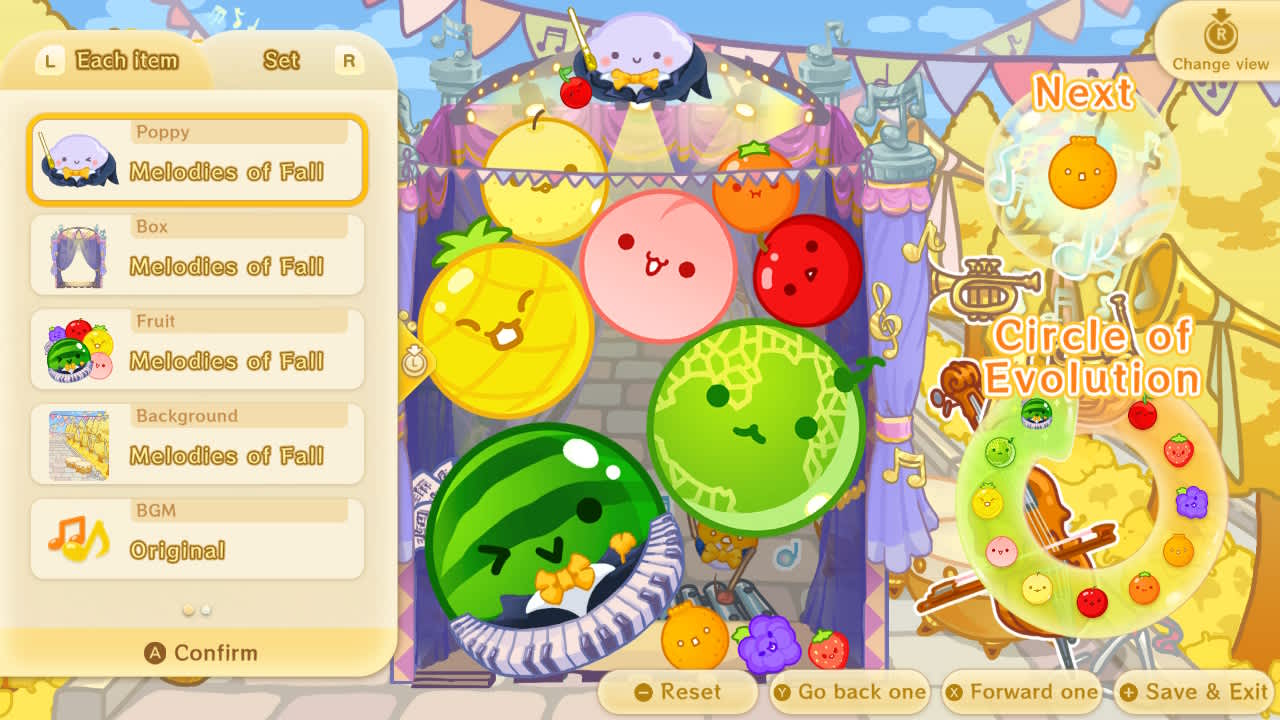Viewport: 1280px width, 720px height.
Task: Click the strawberry in Circle of Evolution
Action: pyautogui.click(x=1178, y=449)
